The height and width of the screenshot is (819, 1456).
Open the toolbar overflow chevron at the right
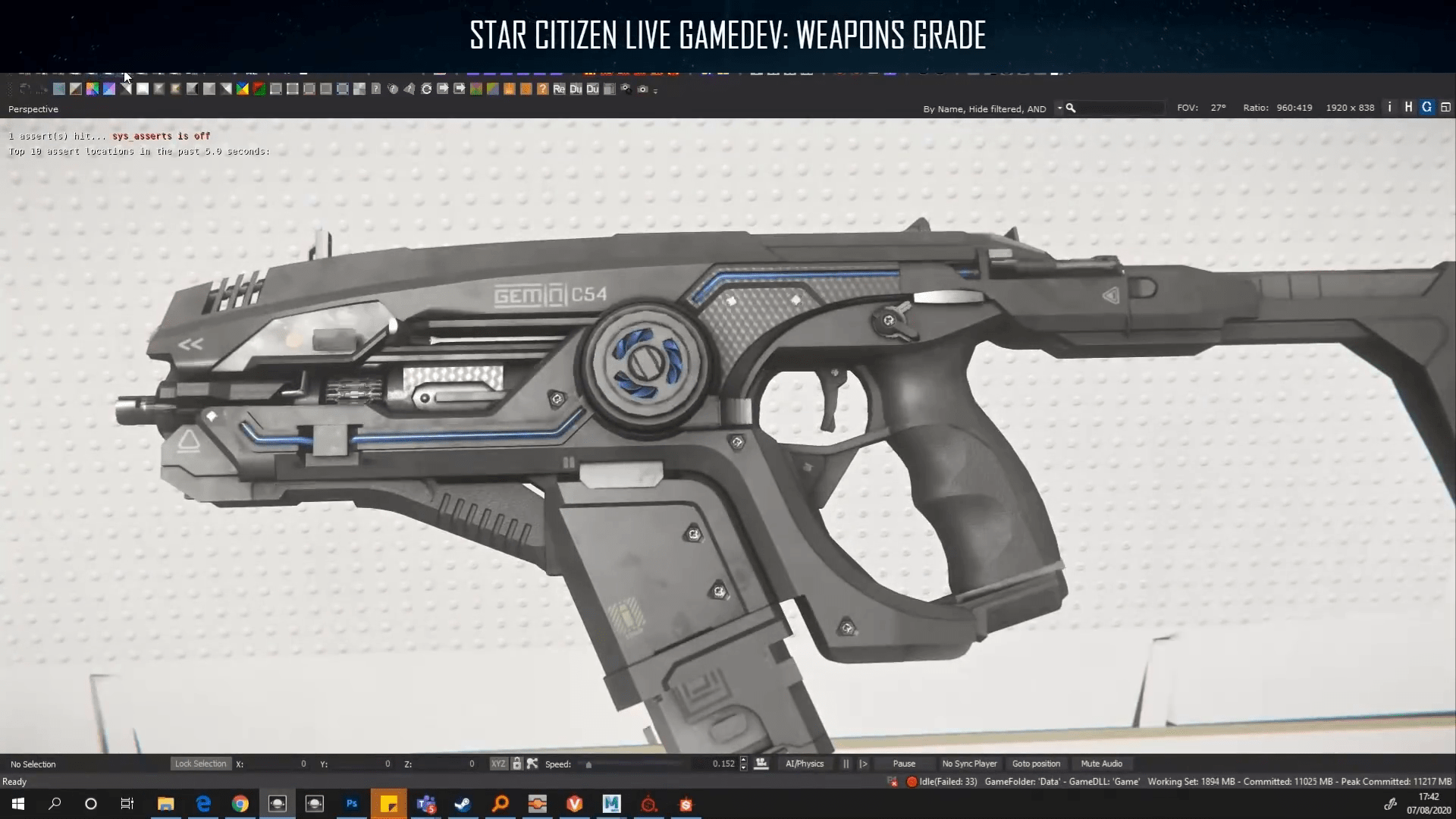click(x=654, y=89)
